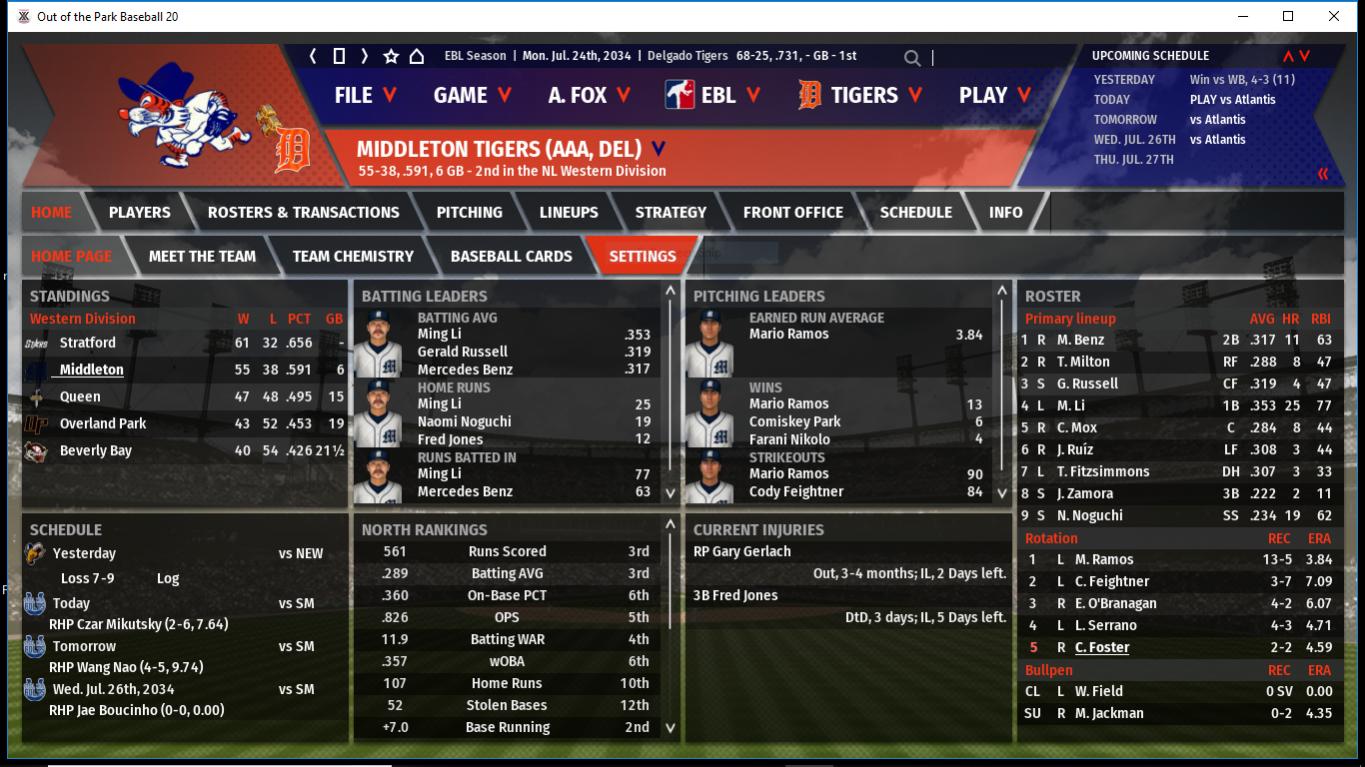Go to the PITCHING tab

tap(469, 212)
